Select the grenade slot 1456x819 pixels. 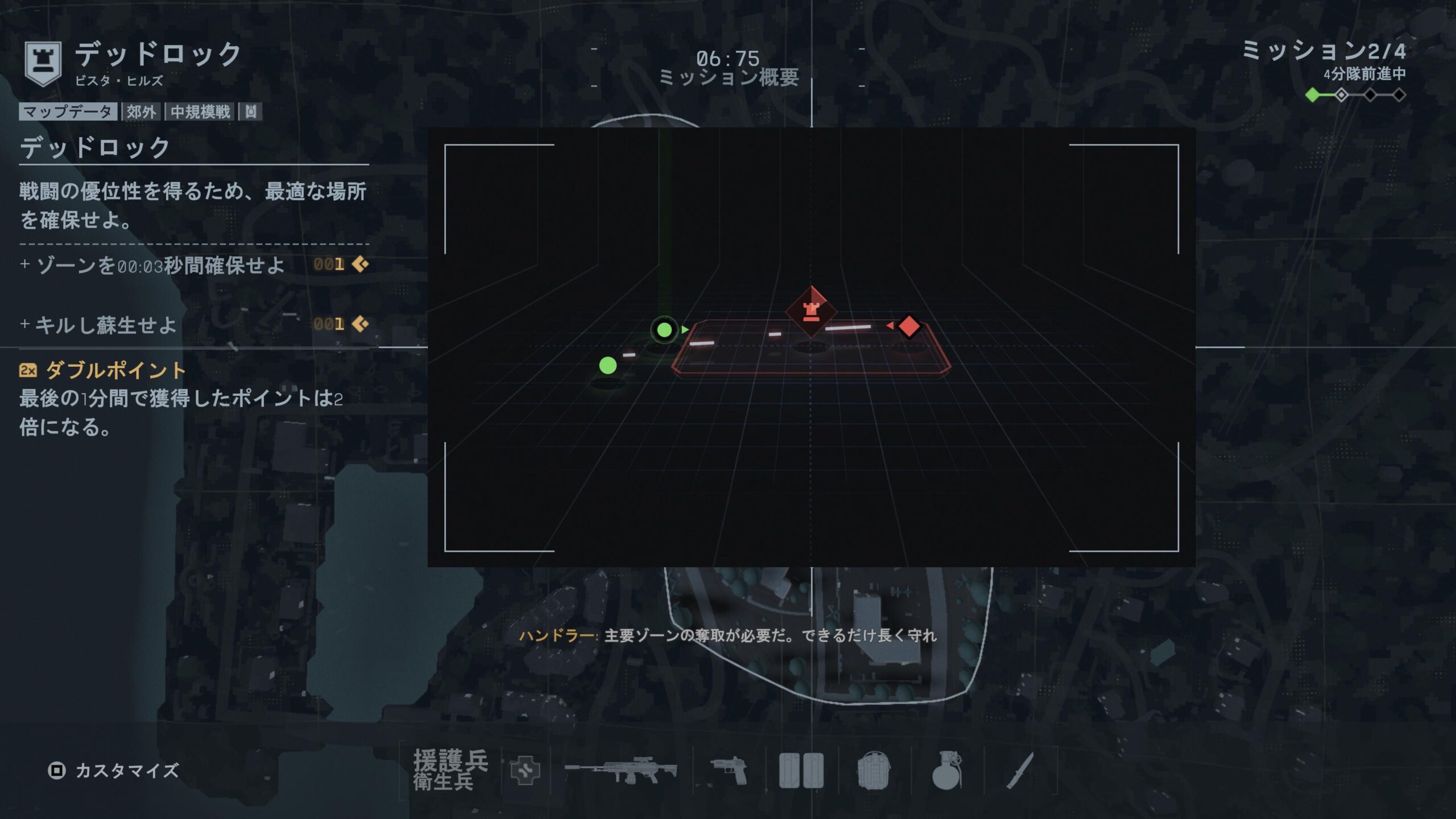(946, 771)
